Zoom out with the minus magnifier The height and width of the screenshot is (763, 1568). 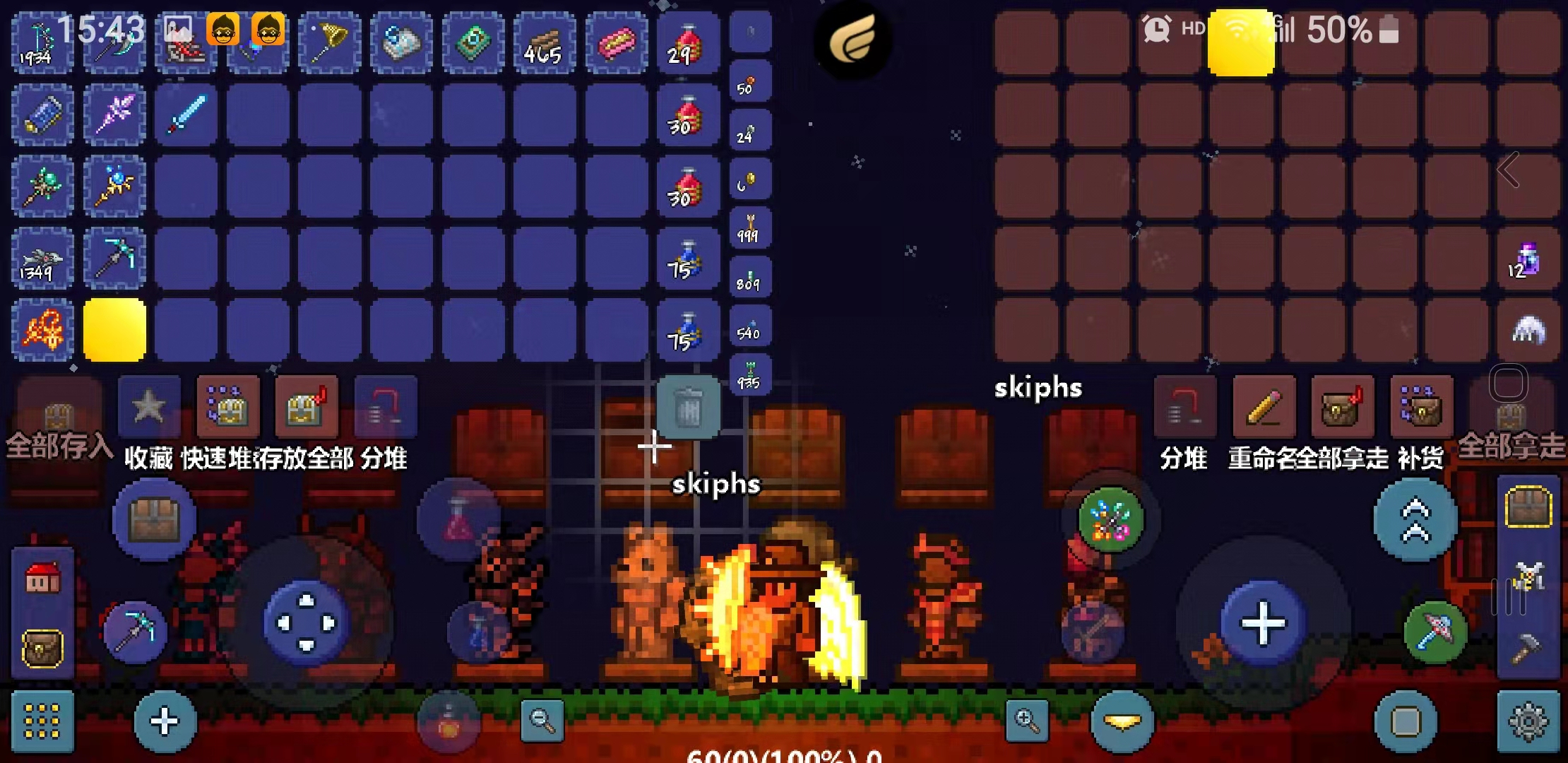[x=542, y=721]
